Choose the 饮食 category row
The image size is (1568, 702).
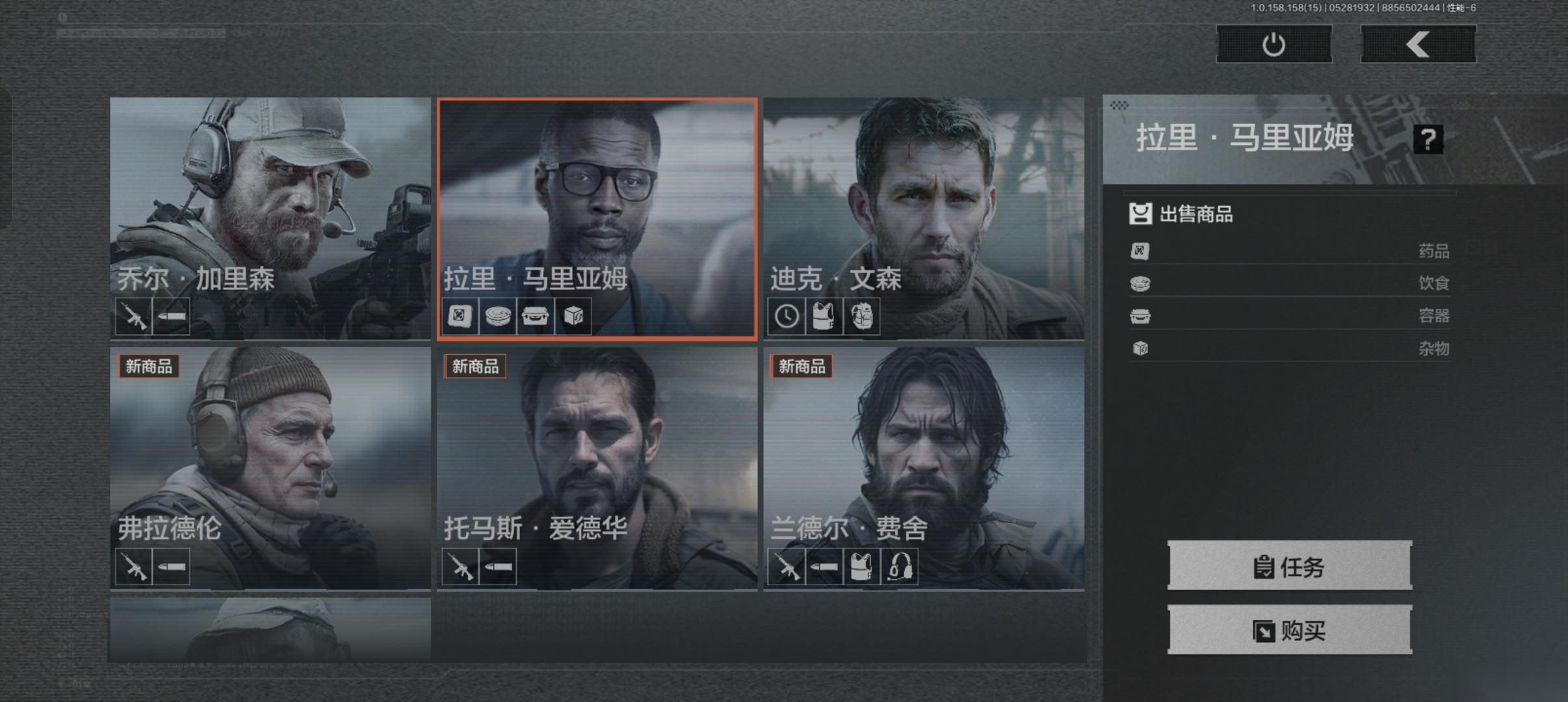coord(1289,283)
